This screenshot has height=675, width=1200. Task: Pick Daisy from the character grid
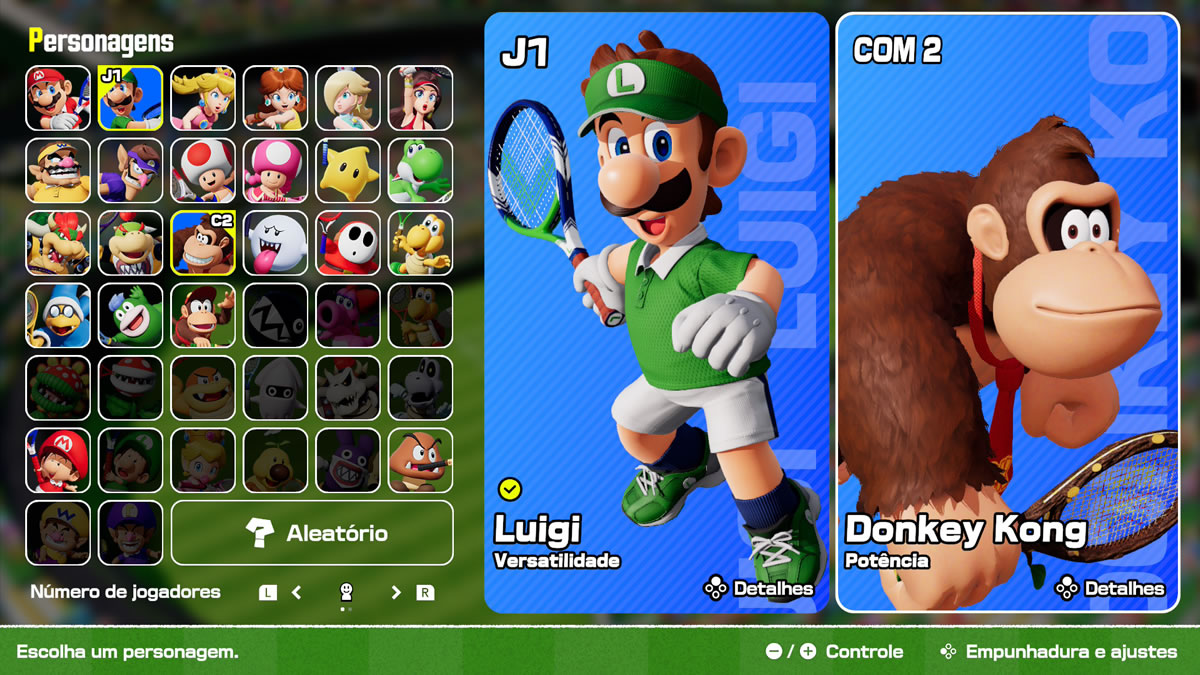[275, 98]
